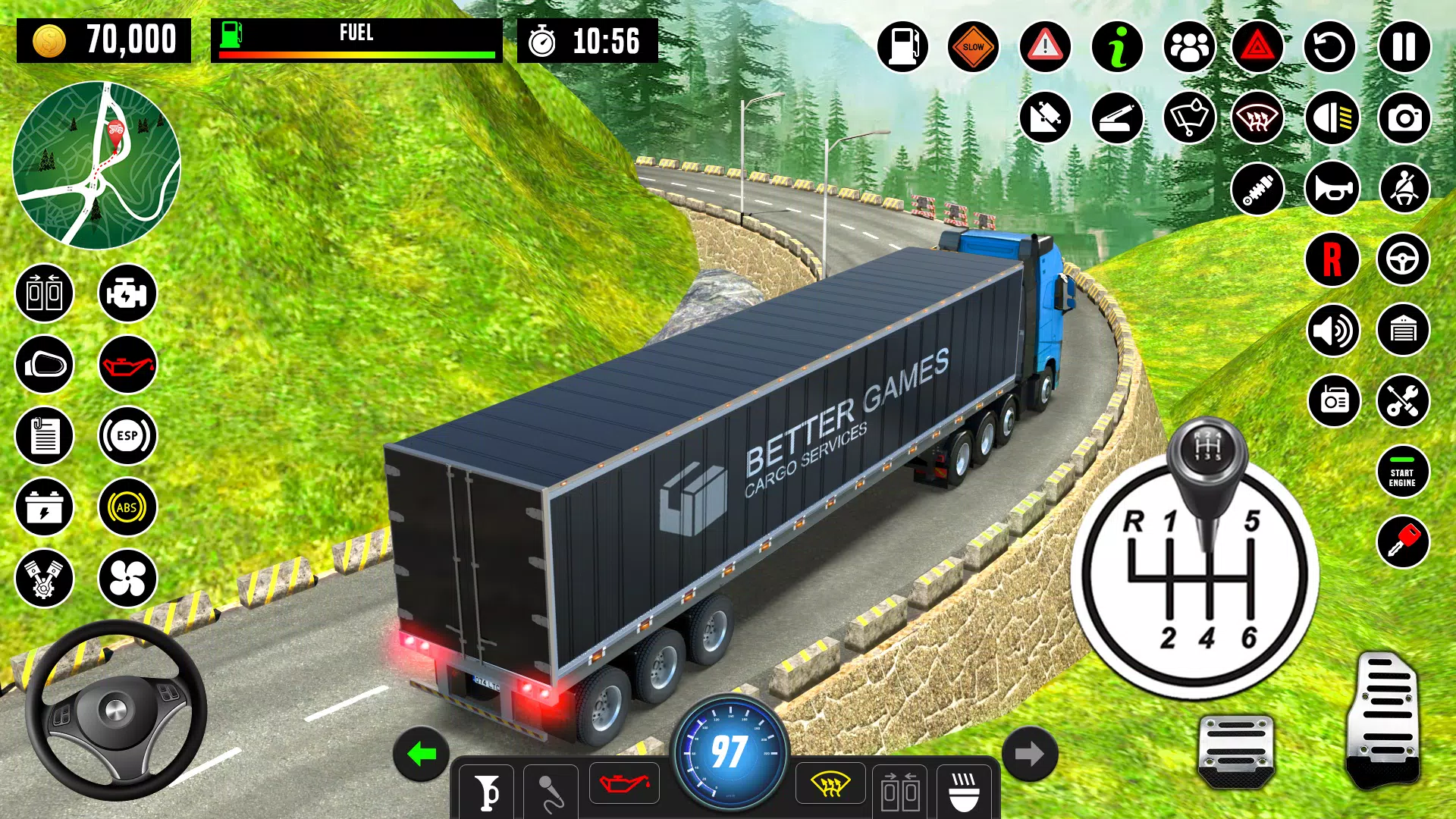Toggle the ESP stability control

click(x=127, y=437)
